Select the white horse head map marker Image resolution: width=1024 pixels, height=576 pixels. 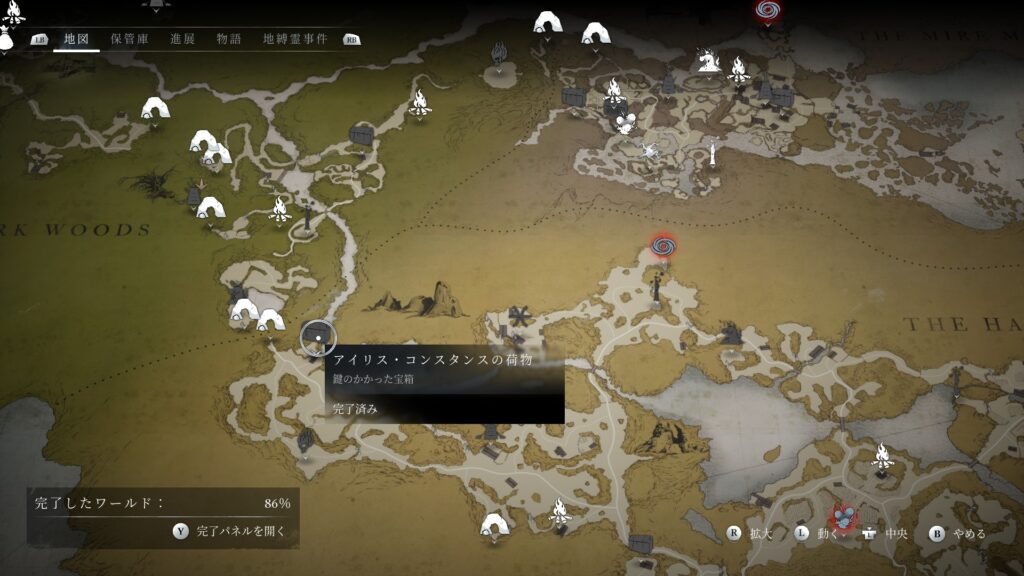[x=709, y=62]
